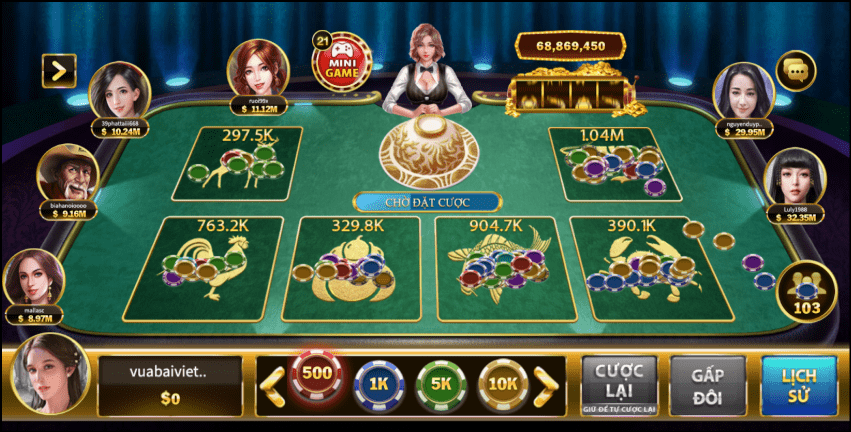Image resolution: width=851 pixels, height=432 pixels.
Task: Double the bet with Gấp Đôi
Action: [708, 383]
